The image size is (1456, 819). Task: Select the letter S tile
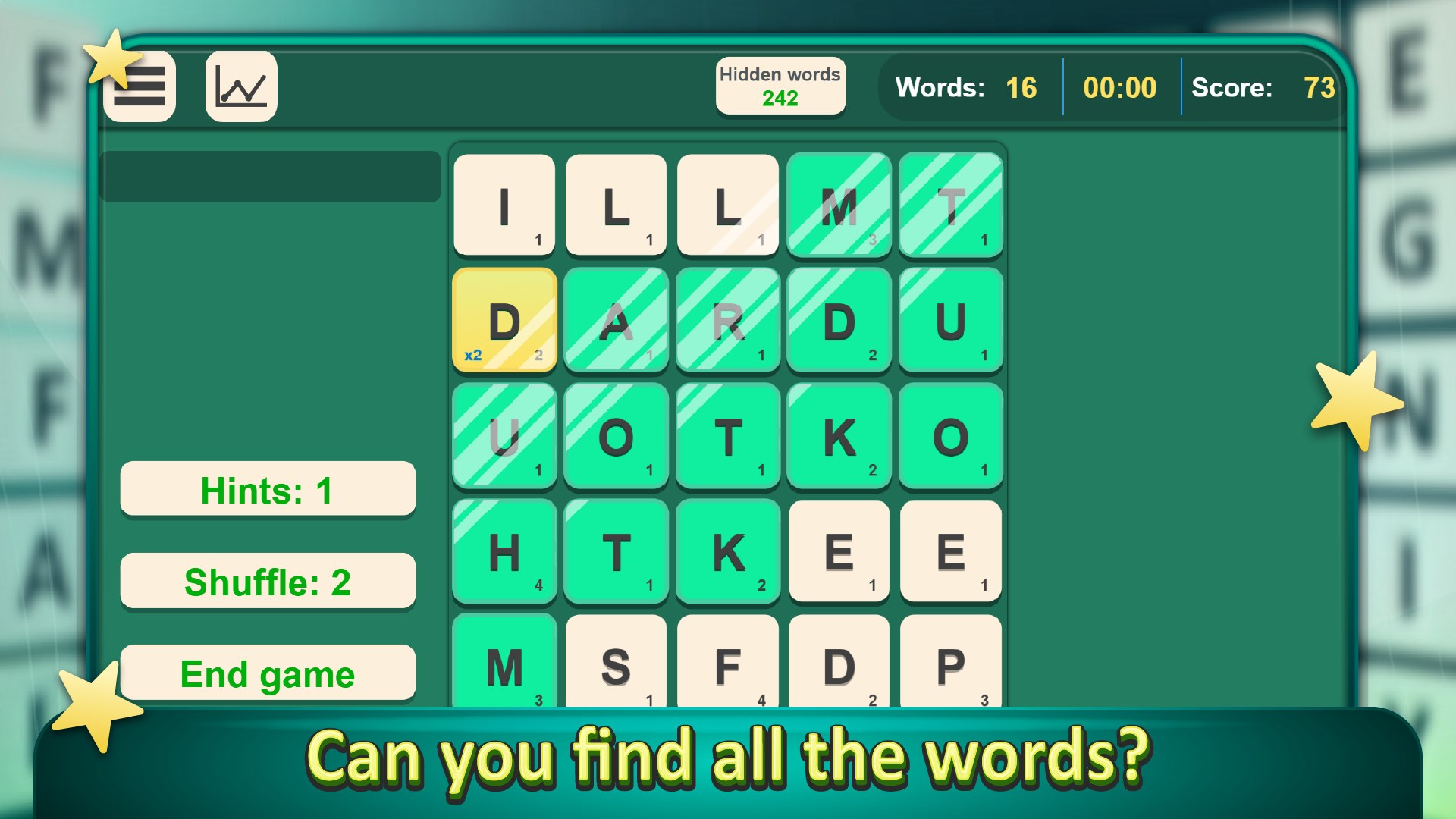coord(615,667)
